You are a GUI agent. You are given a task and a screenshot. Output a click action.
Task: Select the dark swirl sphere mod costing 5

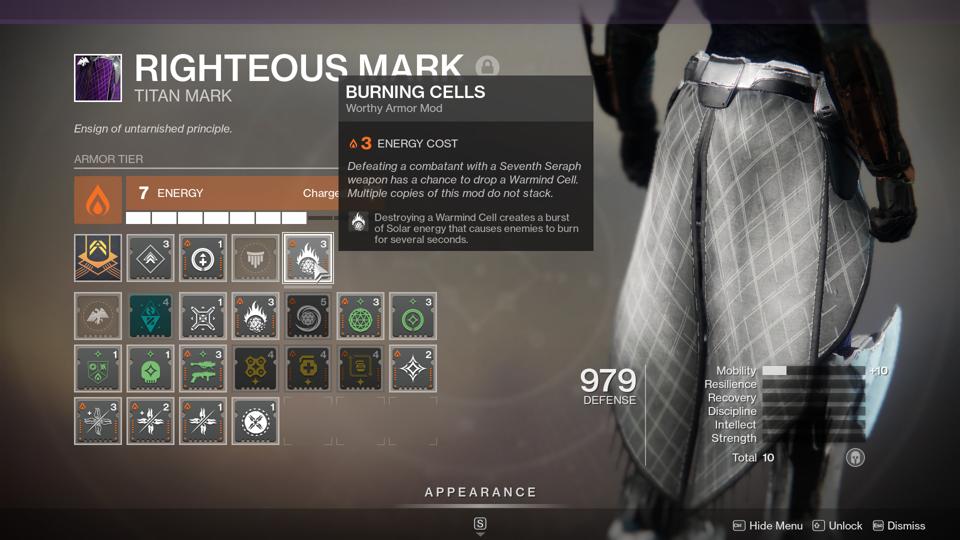(307, 316)
